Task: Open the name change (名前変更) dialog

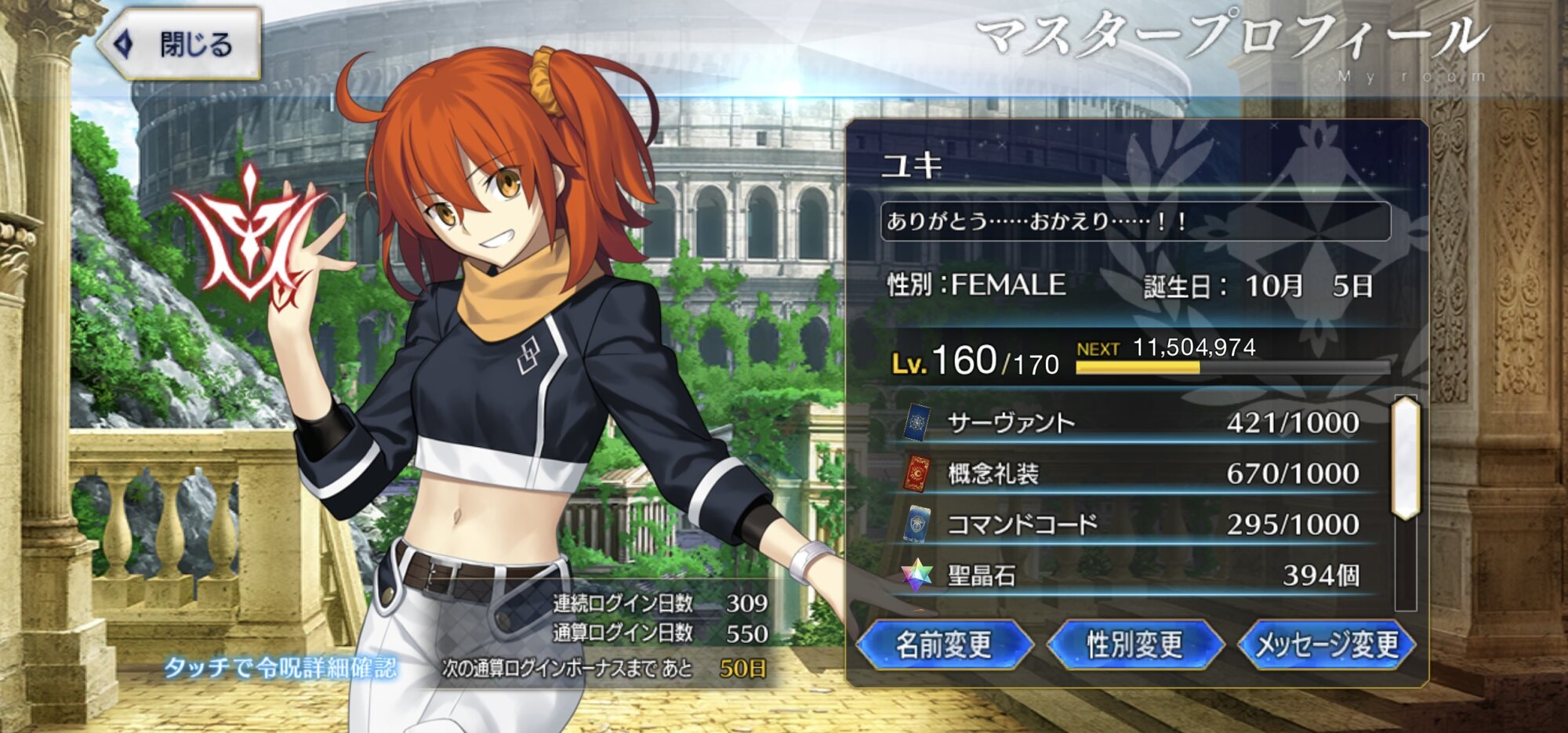Action: pyautogui.click(x=944, y=644)
